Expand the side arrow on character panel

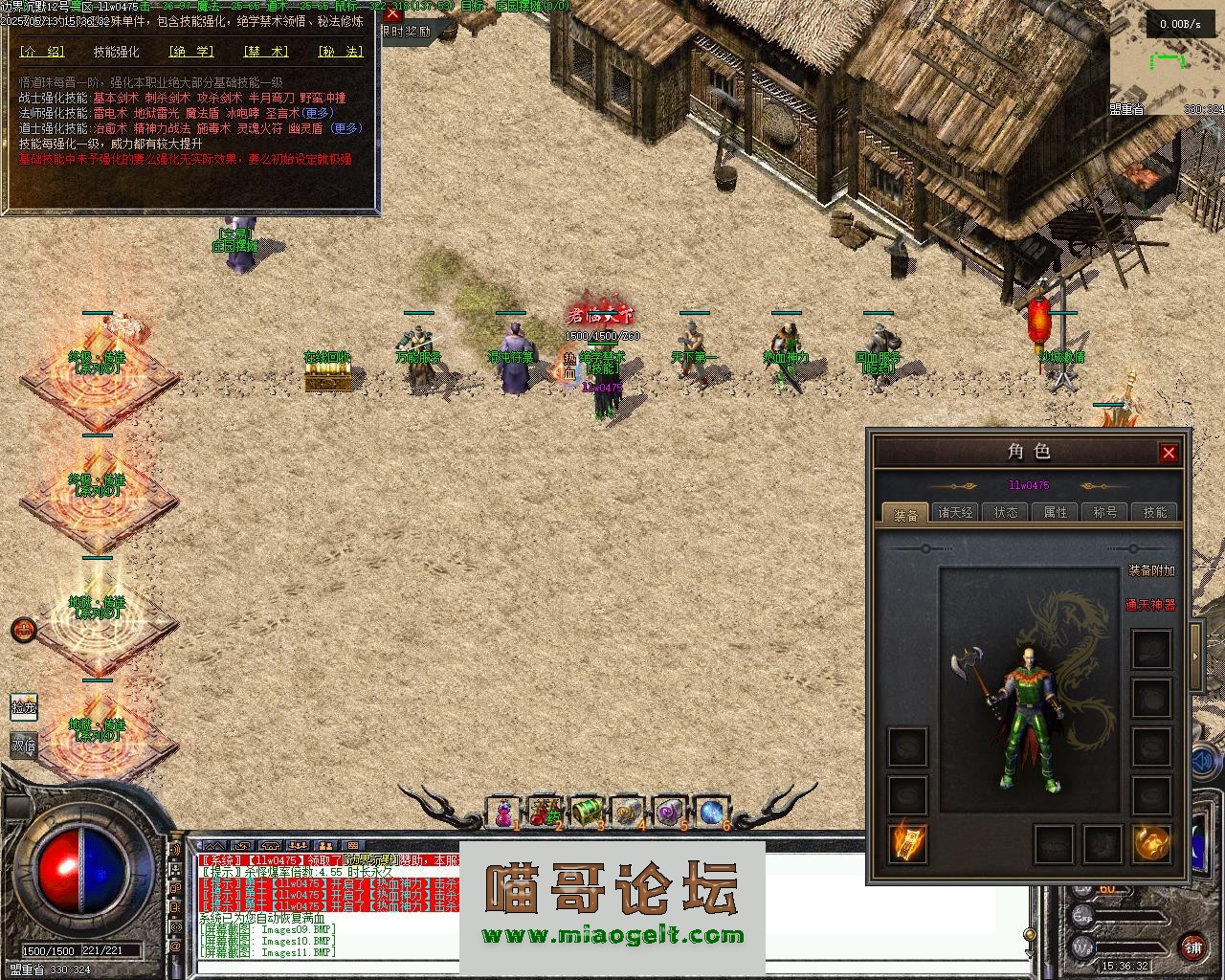[x=1196, y=657]
